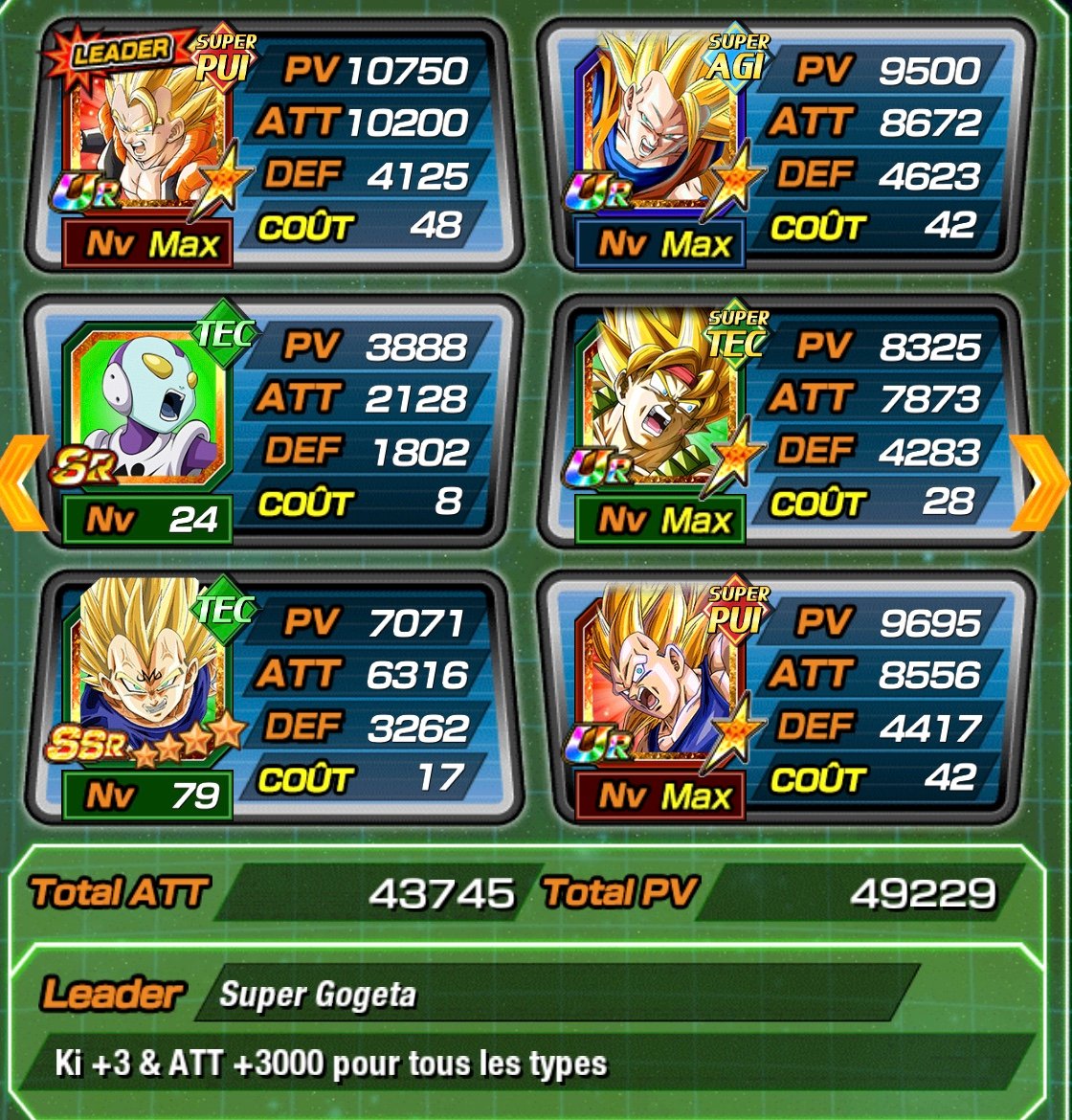Pick the Super TEC Bardock card

[785, 424]
